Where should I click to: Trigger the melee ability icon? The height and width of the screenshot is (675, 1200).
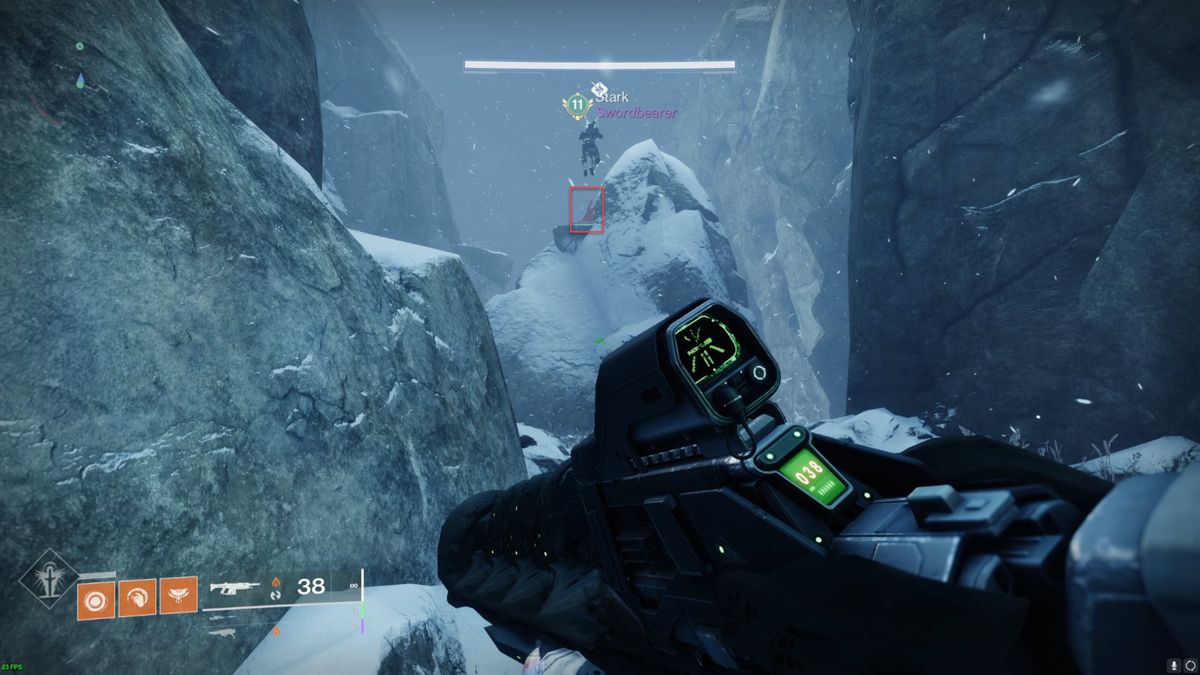tap(137, 598)
